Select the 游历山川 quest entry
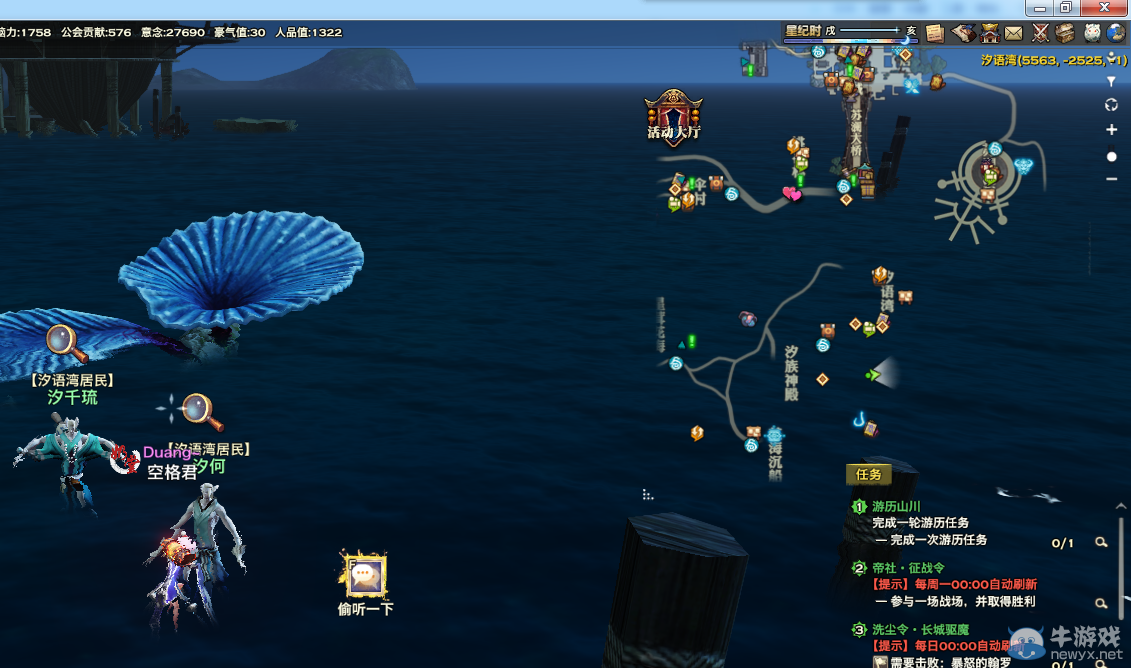The image size is (1131, 668). pos(896,507)
